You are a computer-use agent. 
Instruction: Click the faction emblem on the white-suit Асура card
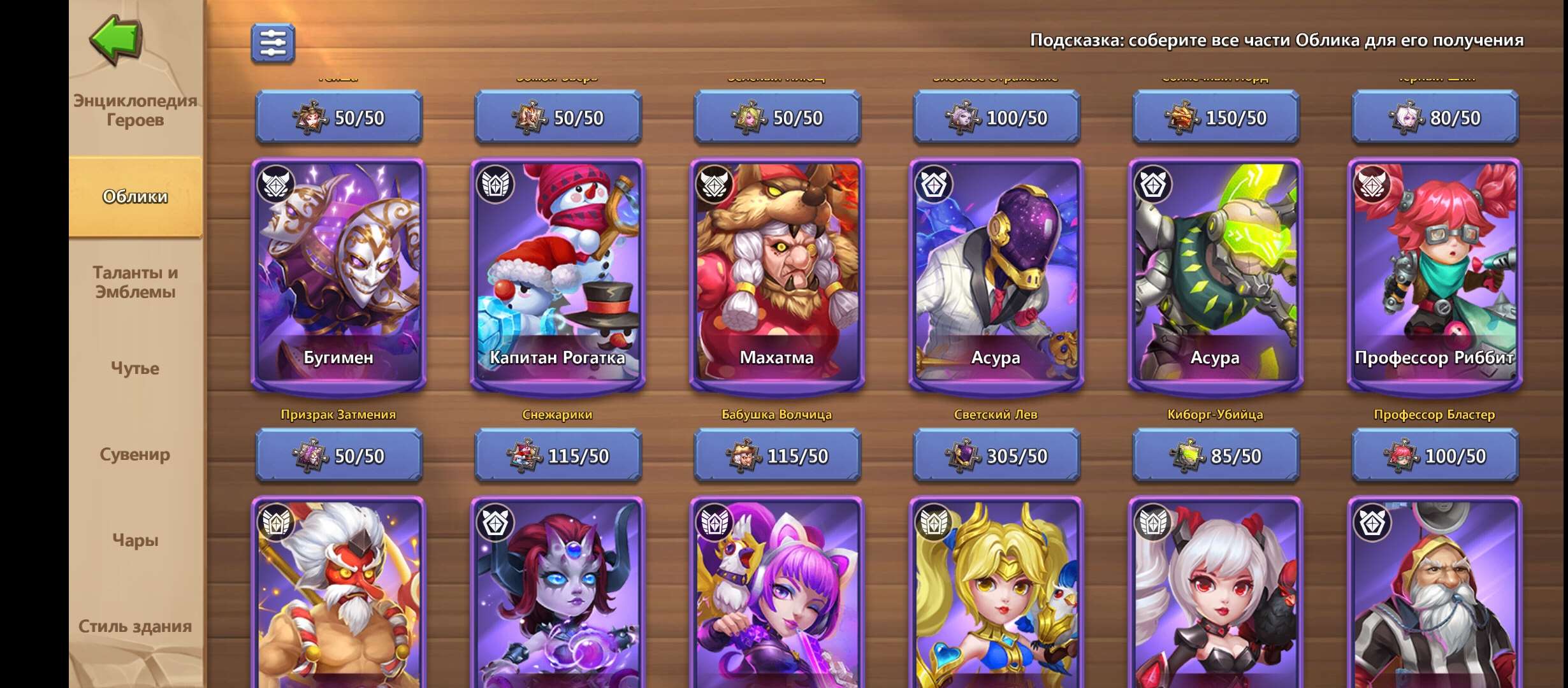[x=935, y=184]
